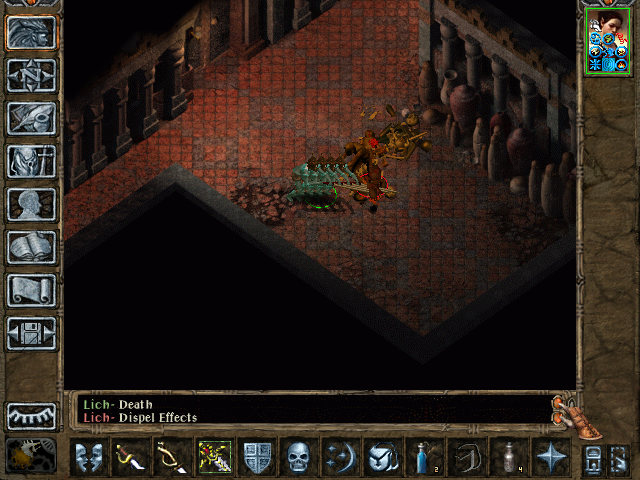Open the area map compass button
The height and width of the screenshot is (480, 640).
point(31,76)
